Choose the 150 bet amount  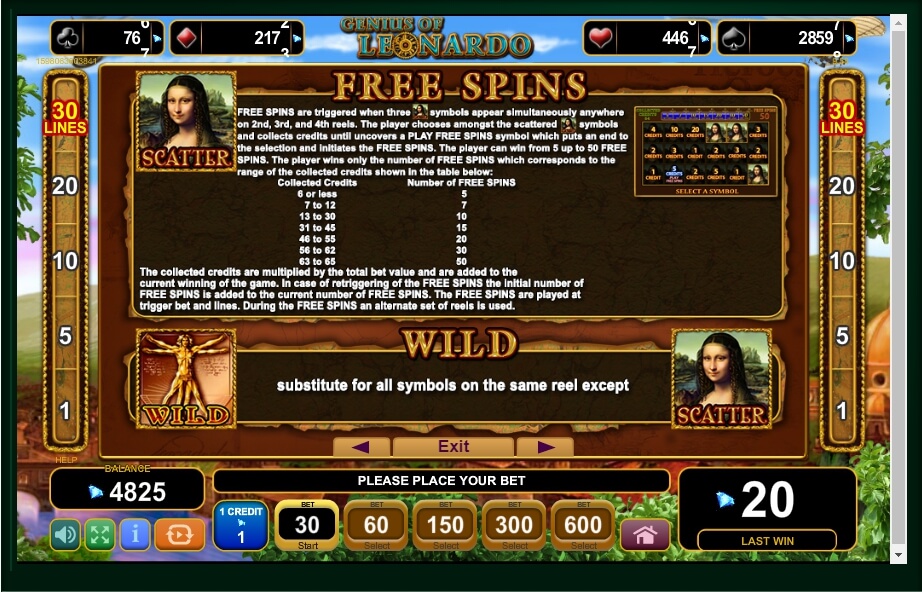coord(445,525)
